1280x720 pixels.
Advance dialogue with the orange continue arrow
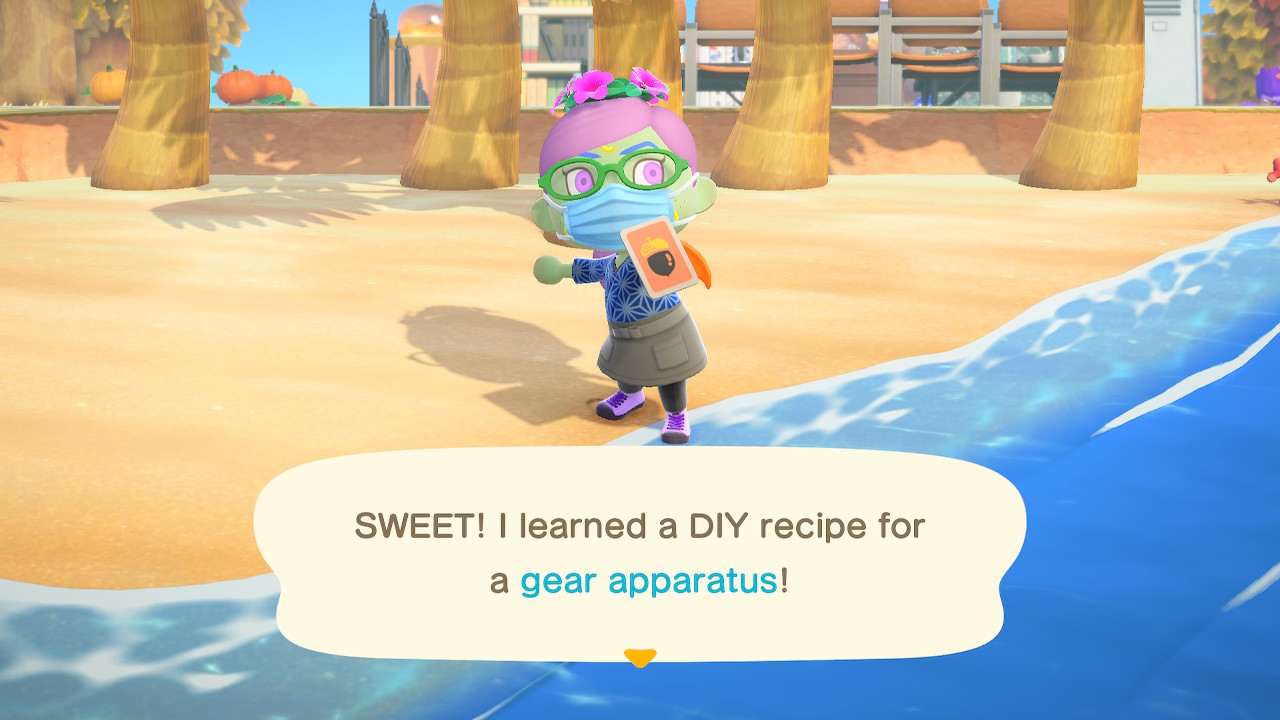[x=639, y=657]
